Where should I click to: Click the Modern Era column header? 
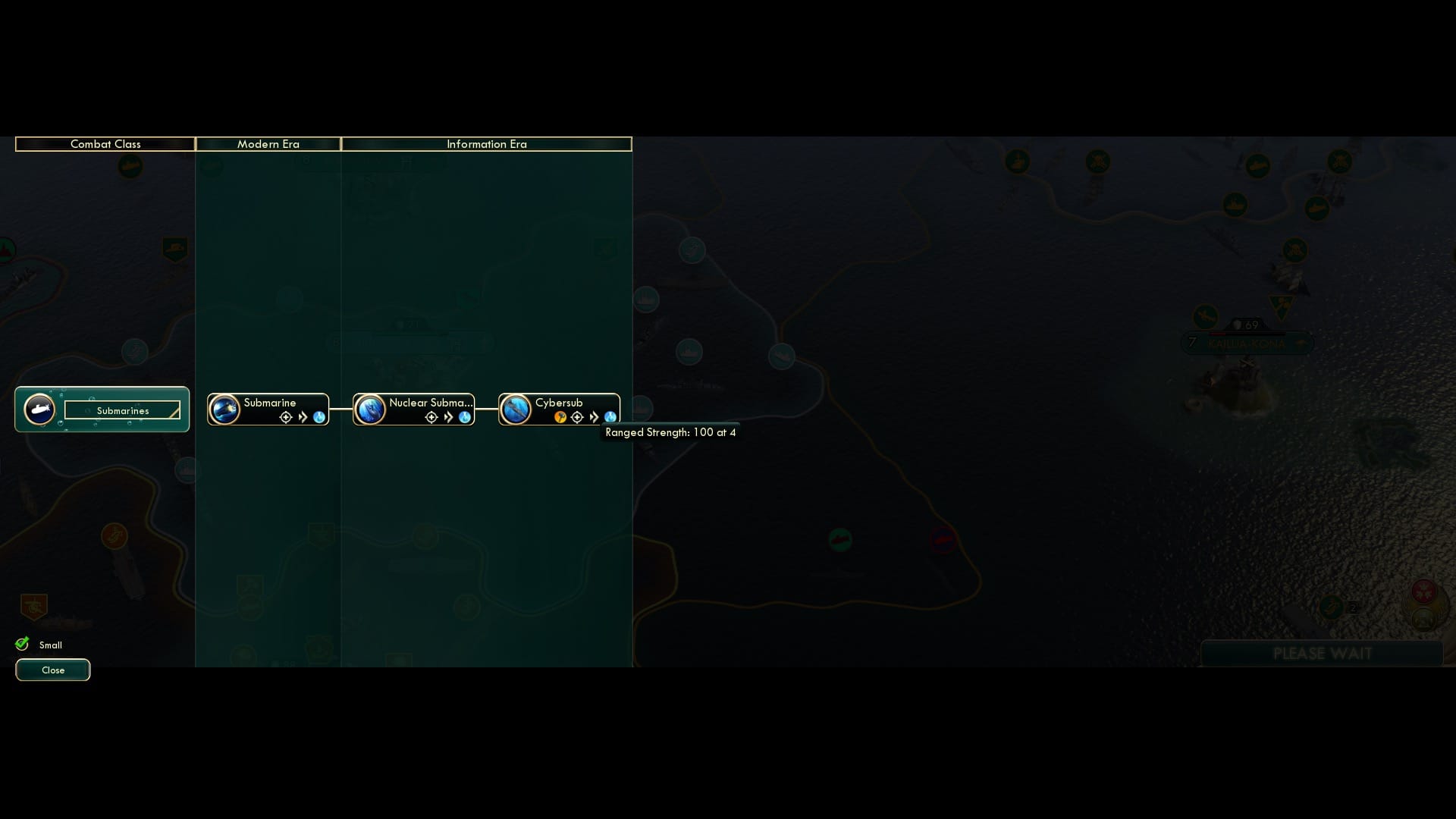tap(268, 144)
